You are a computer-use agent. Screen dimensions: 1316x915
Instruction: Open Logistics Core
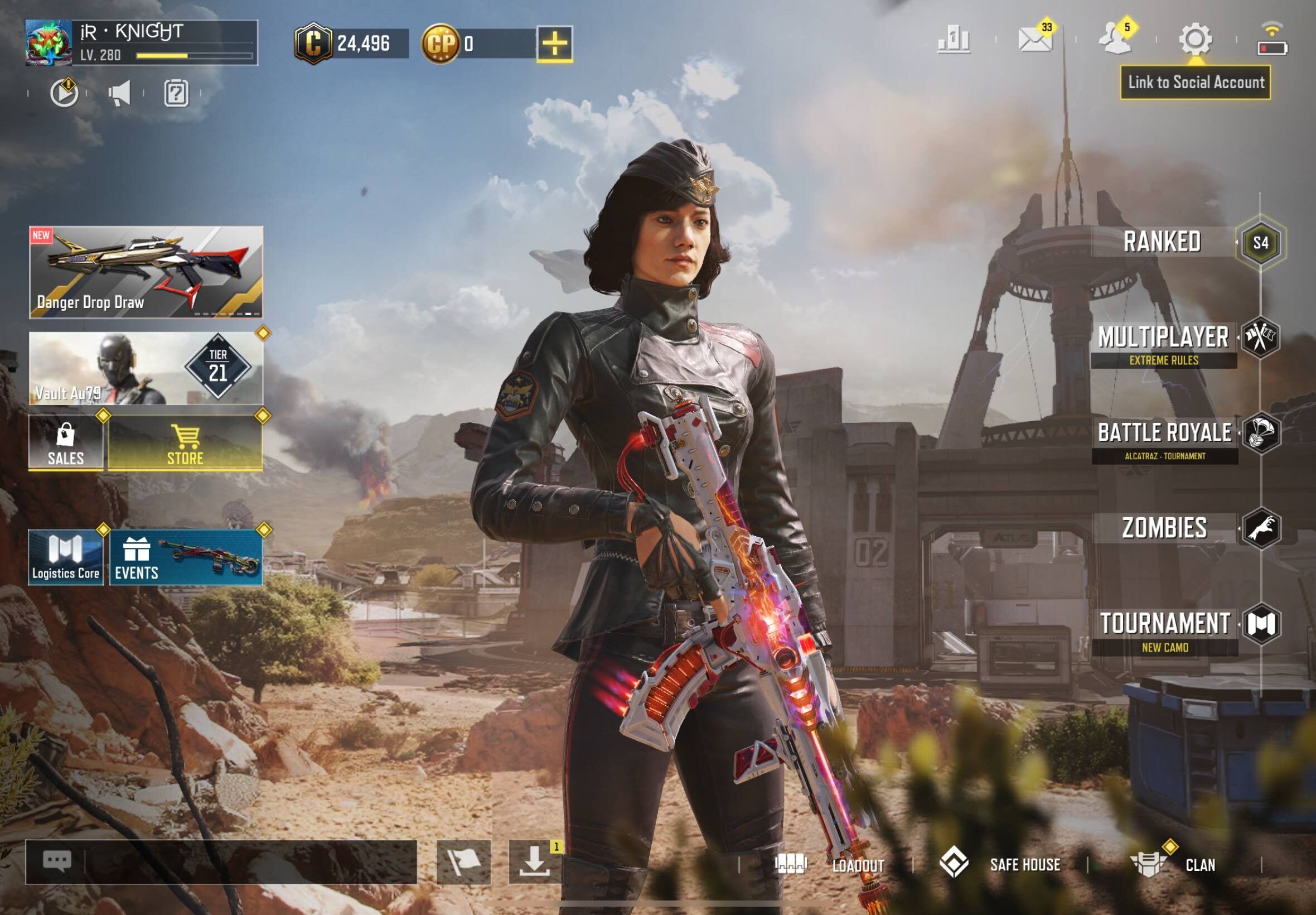(x=66, y=557)
